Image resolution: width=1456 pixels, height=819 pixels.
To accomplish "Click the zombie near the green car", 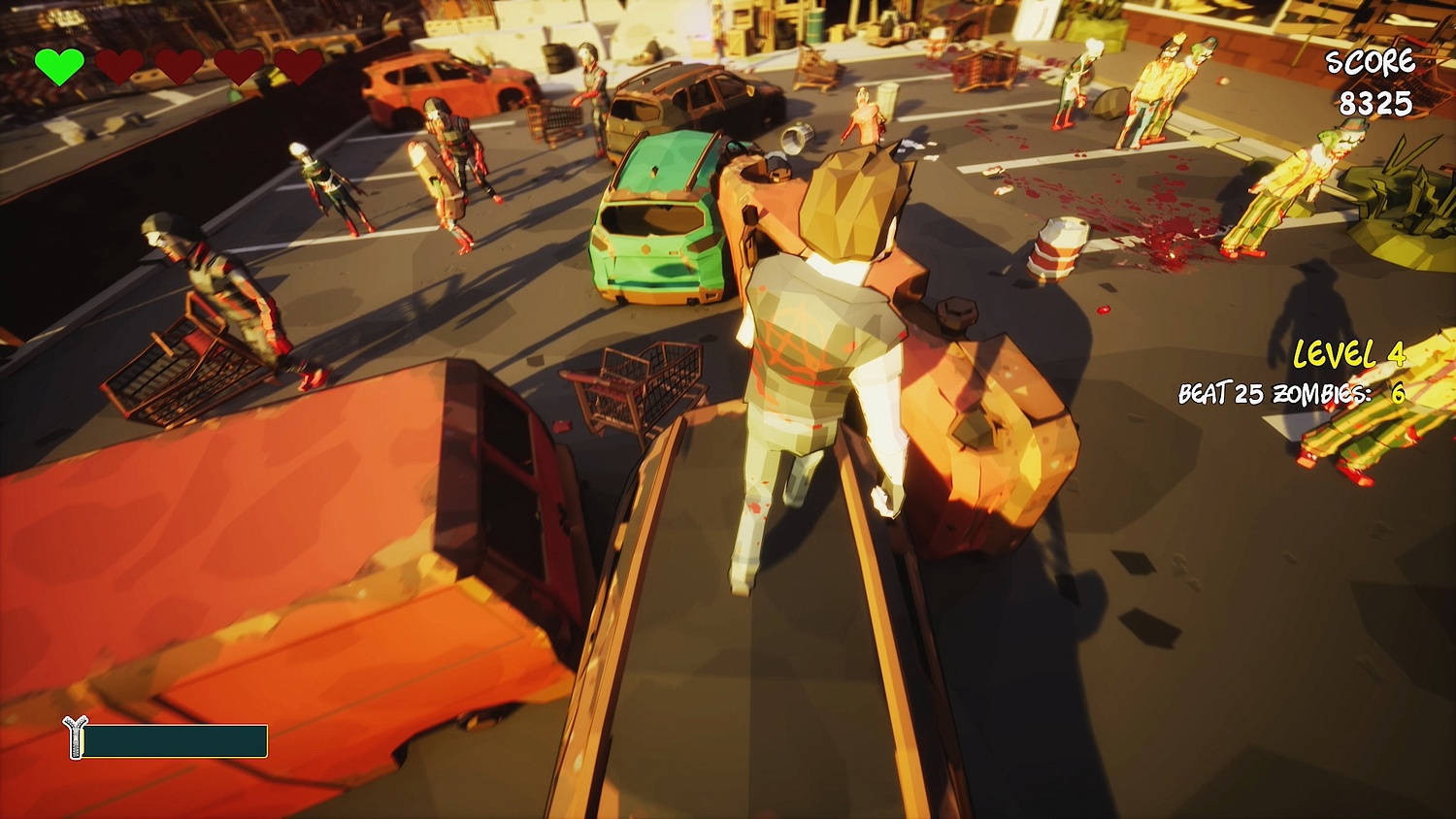I will 447,175.
